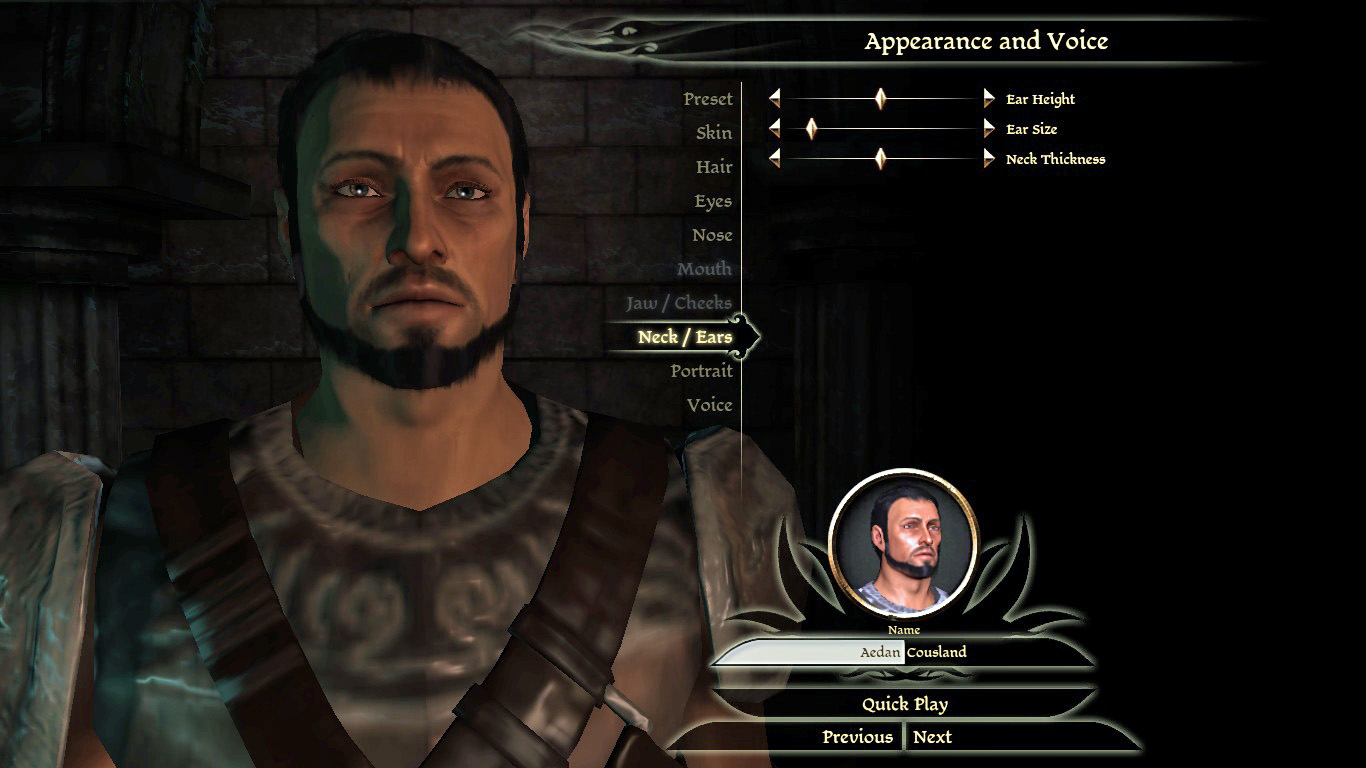Click the character first name field
The image size is (1366, 768).
pyautogui.click(x=810, y=652)
